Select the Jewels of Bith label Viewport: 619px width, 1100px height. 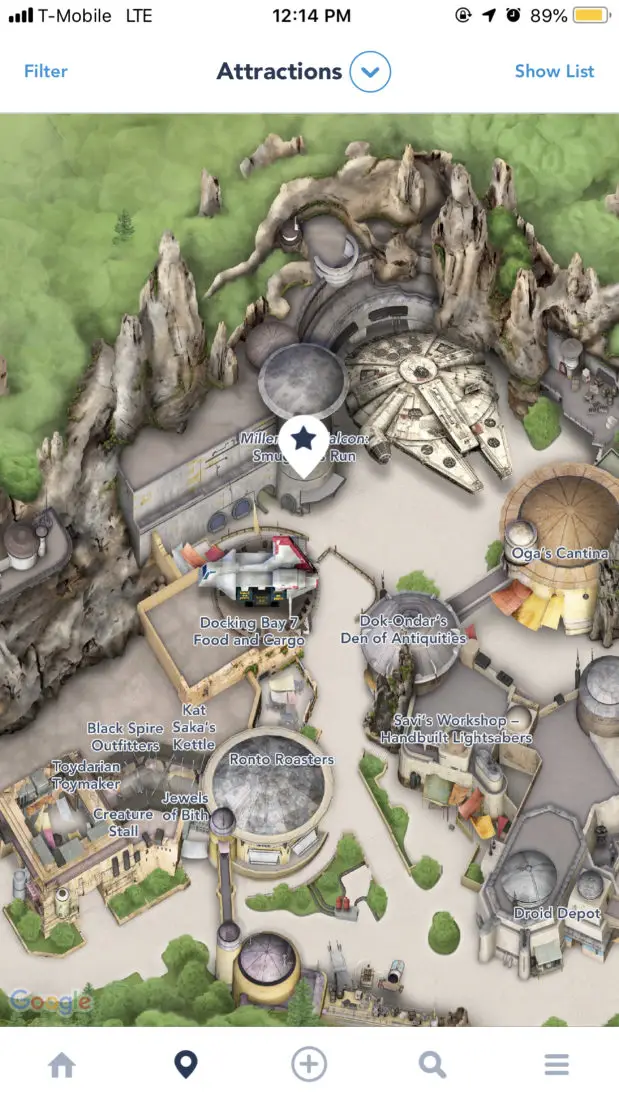pos(185,806)
